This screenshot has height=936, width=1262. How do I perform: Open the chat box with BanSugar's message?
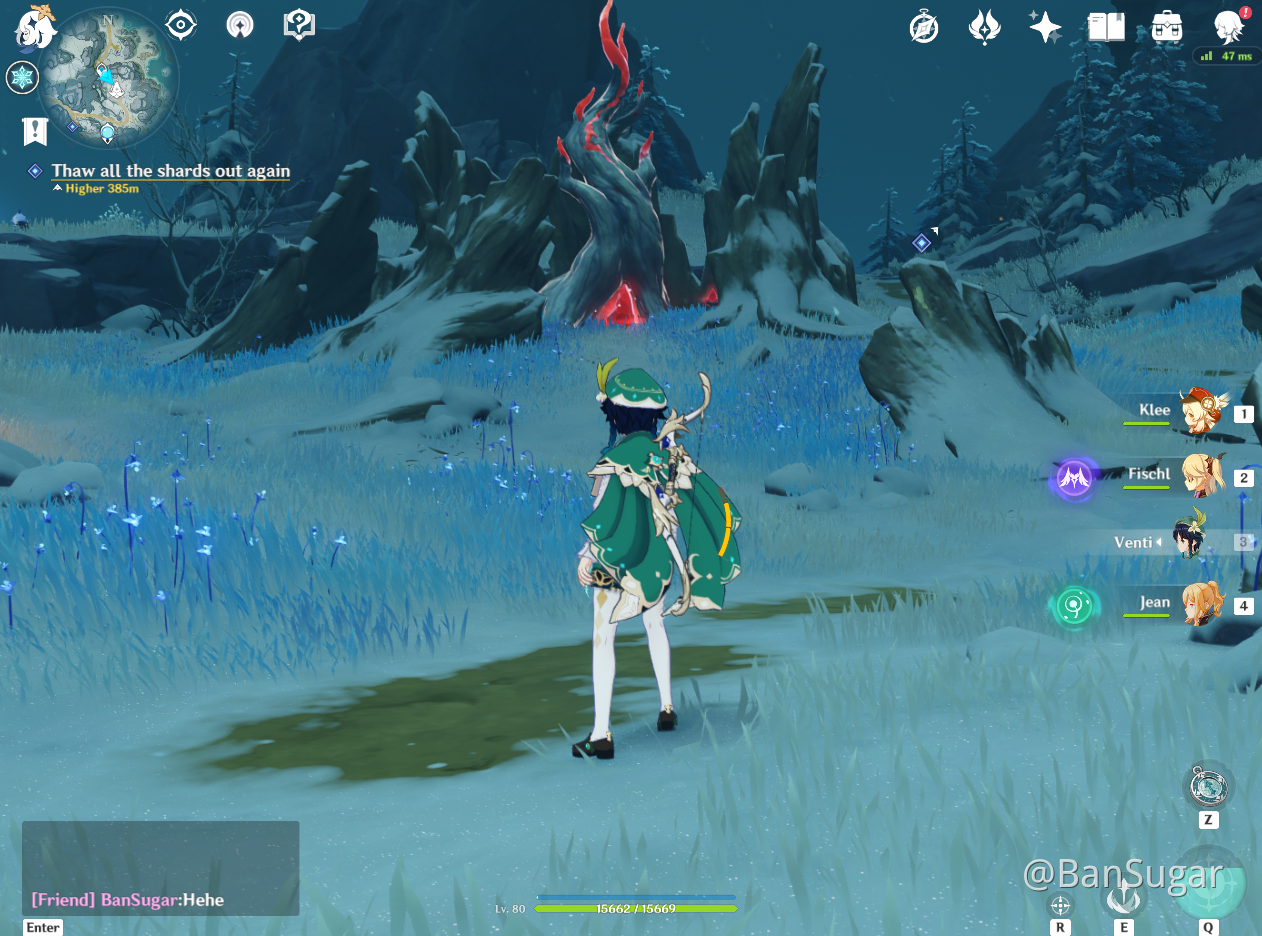[160, 868]
